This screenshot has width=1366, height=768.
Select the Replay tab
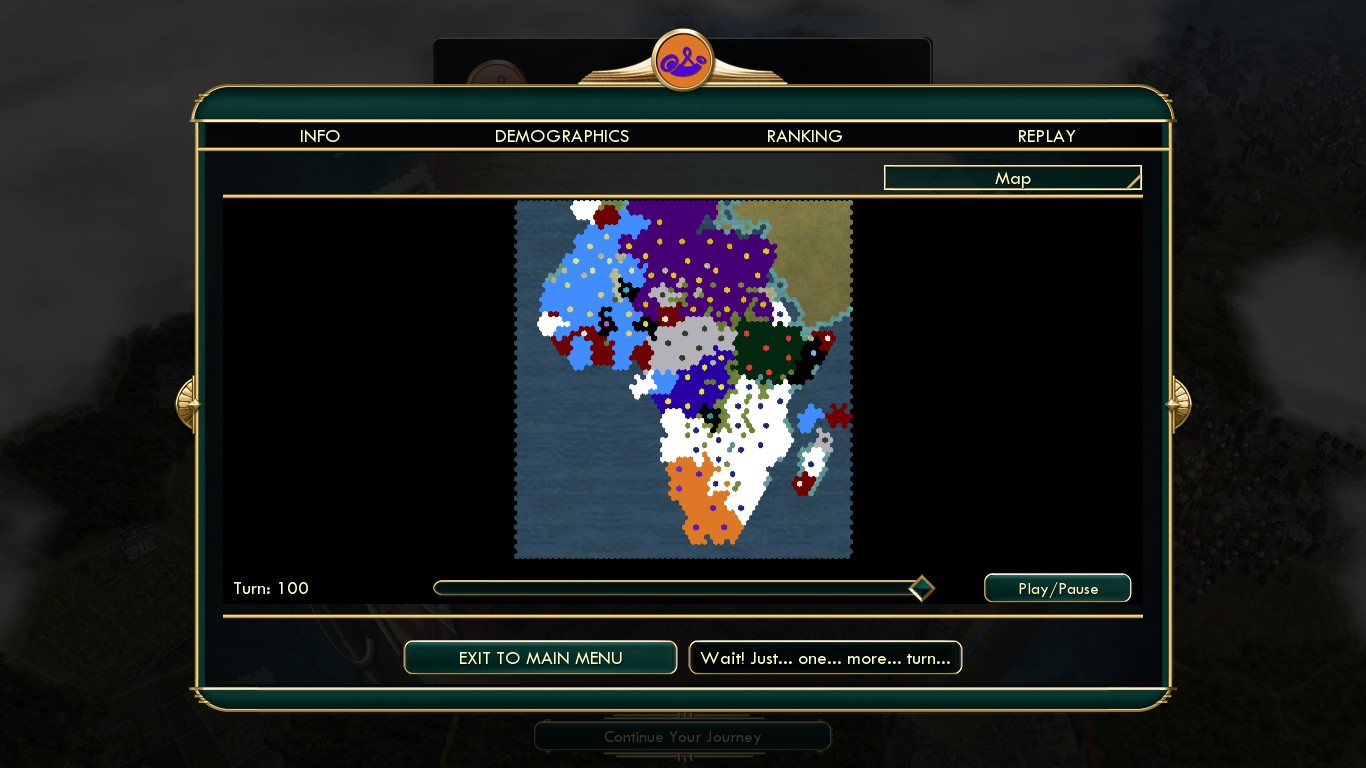point(1046,136)
